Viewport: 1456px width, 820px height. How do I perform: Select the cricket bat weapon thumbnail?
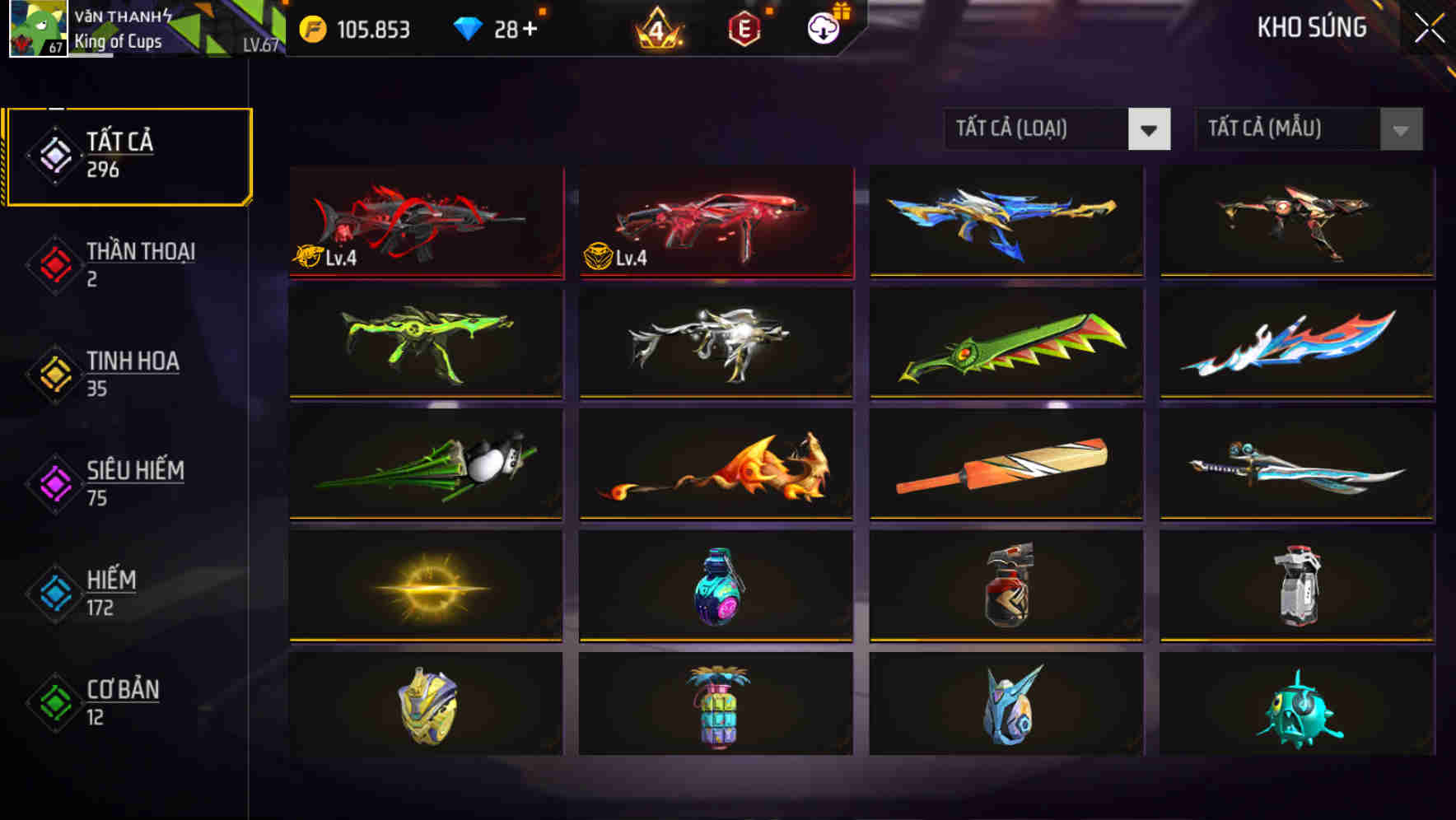[x=1006, y=465]
